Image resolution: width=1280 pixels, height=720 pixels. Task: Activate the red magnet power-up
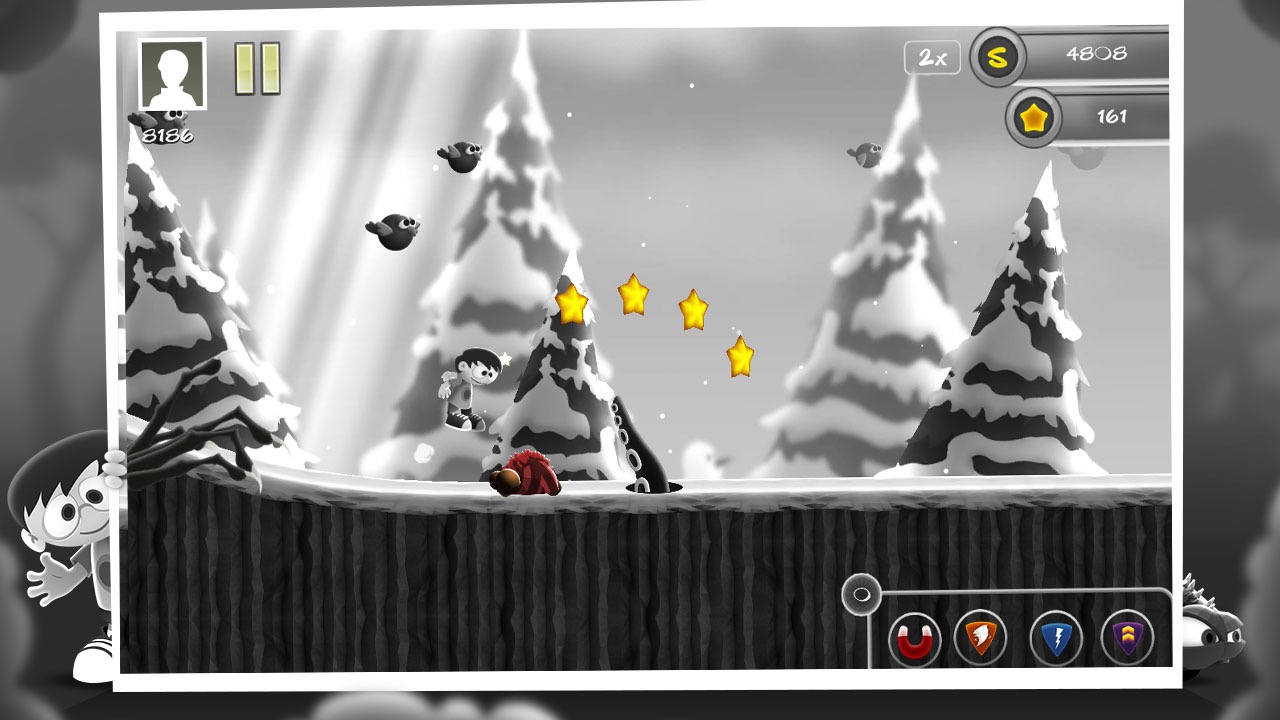(914, 638)
